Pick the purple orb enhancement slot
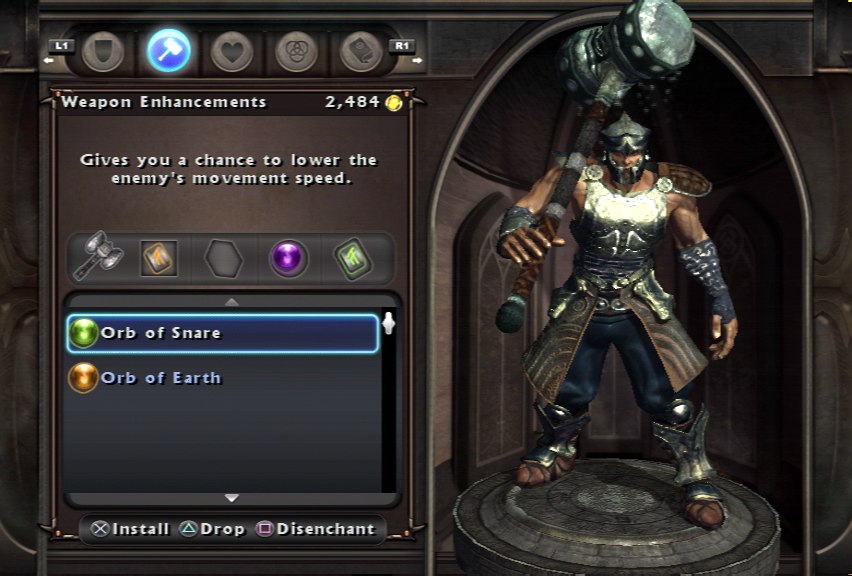This screenshot has width=852, height=576. coord(289,259)
